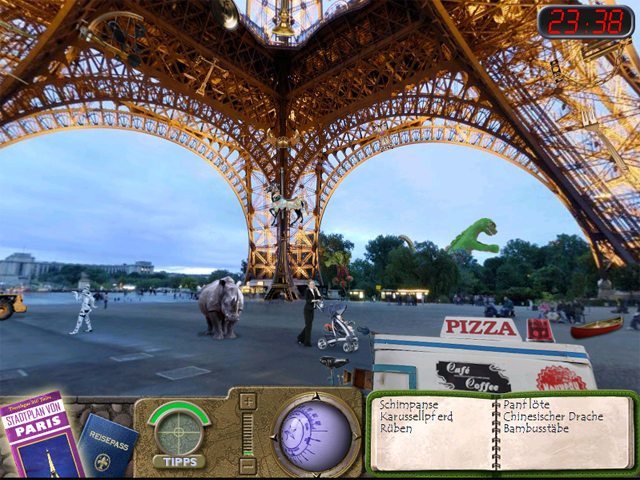This screenshot has width=640, height=480.
Task: Open the blue Reisepass passport
Action: 108,447
